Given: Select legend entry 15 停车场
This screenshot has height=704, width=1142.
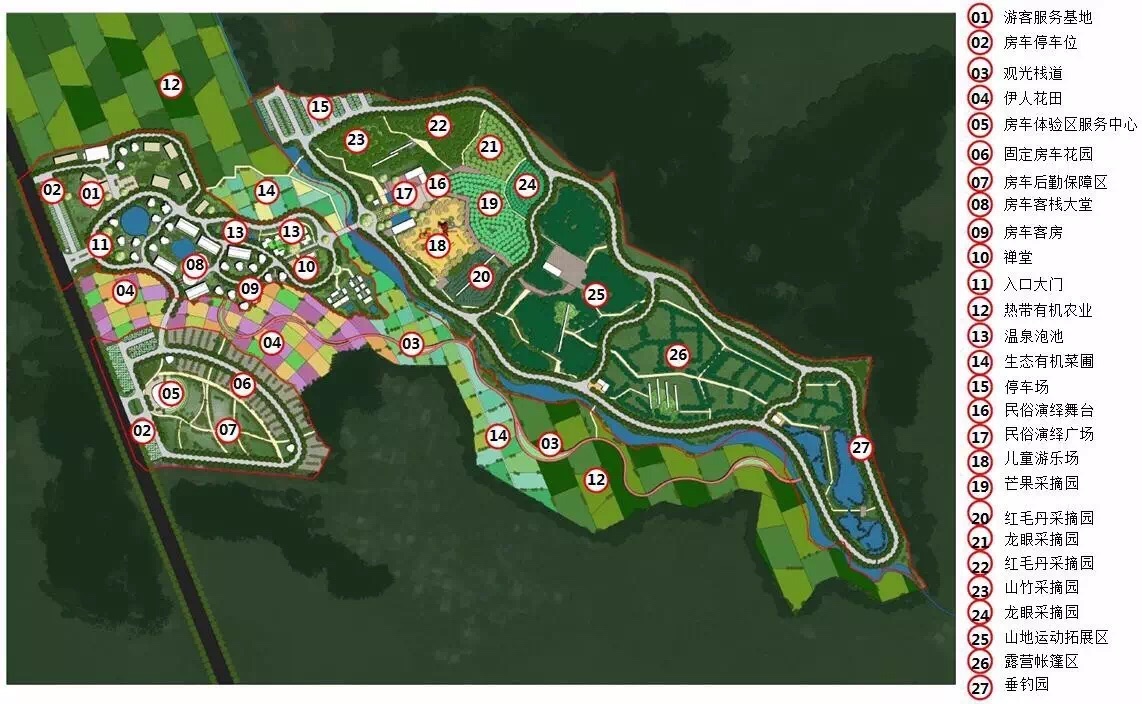Looking at the screenshot, I should [1026, 387].
